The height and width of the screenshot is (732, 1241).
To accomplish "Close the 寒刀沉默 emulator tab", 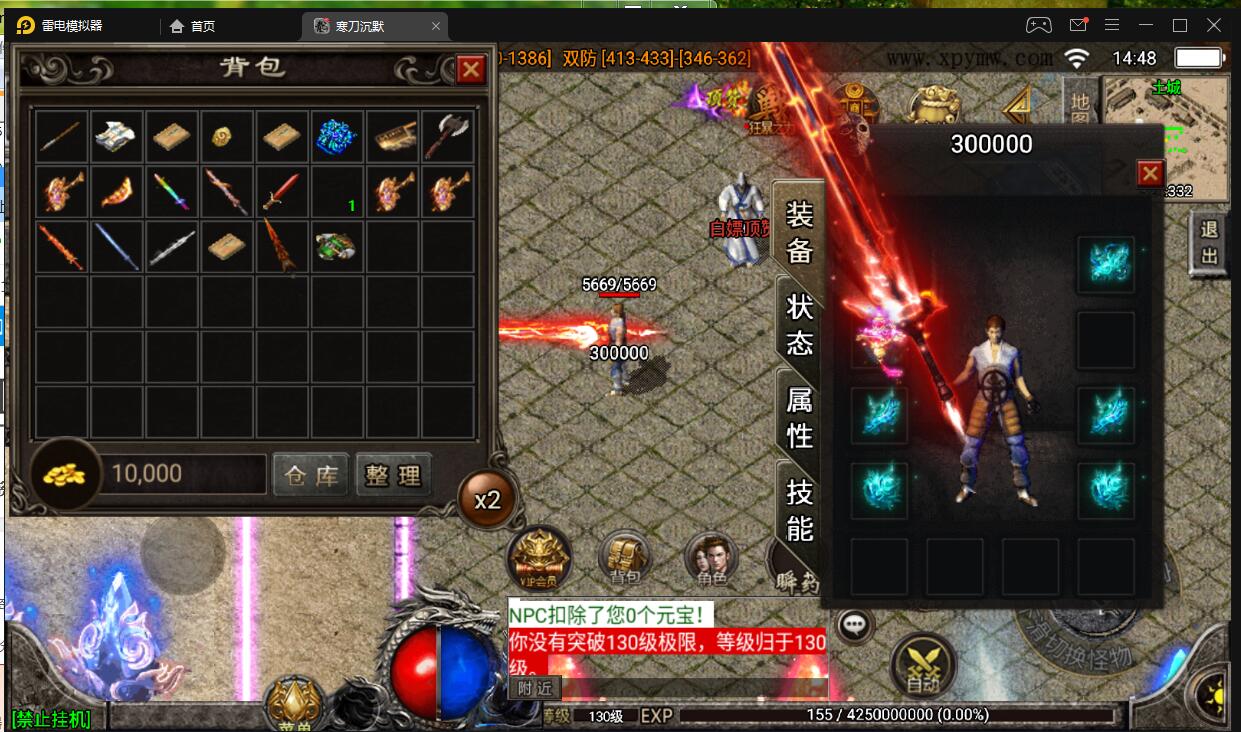I will pyautogui.click(x=436, y=26).
